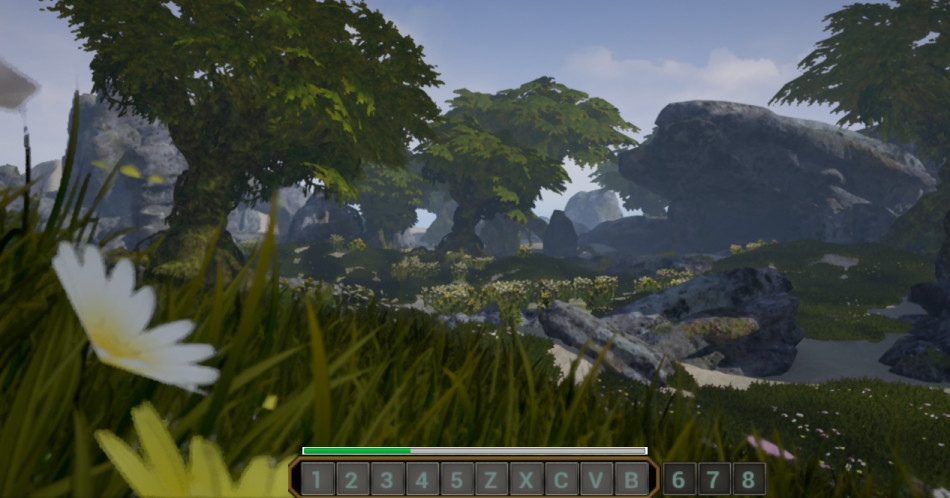The image size is (950, 498).
Task: Activate the slot labeled B
Action: coord(632,479)
